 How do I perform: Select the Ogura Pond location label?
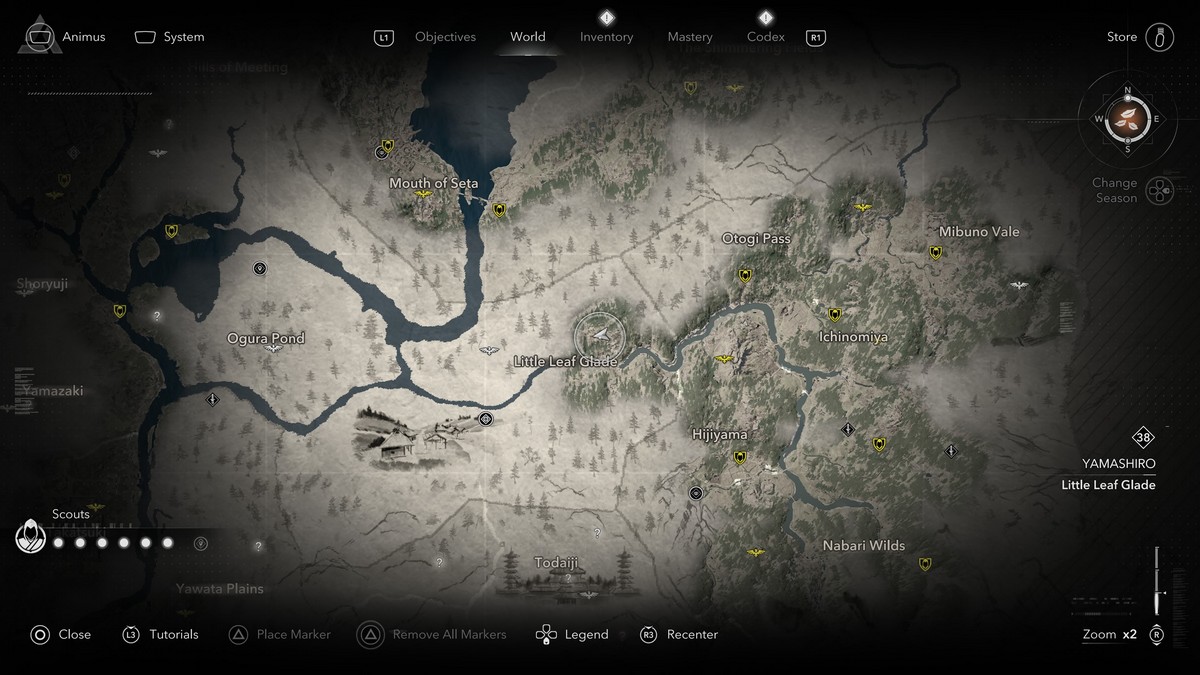click(266, 338)
